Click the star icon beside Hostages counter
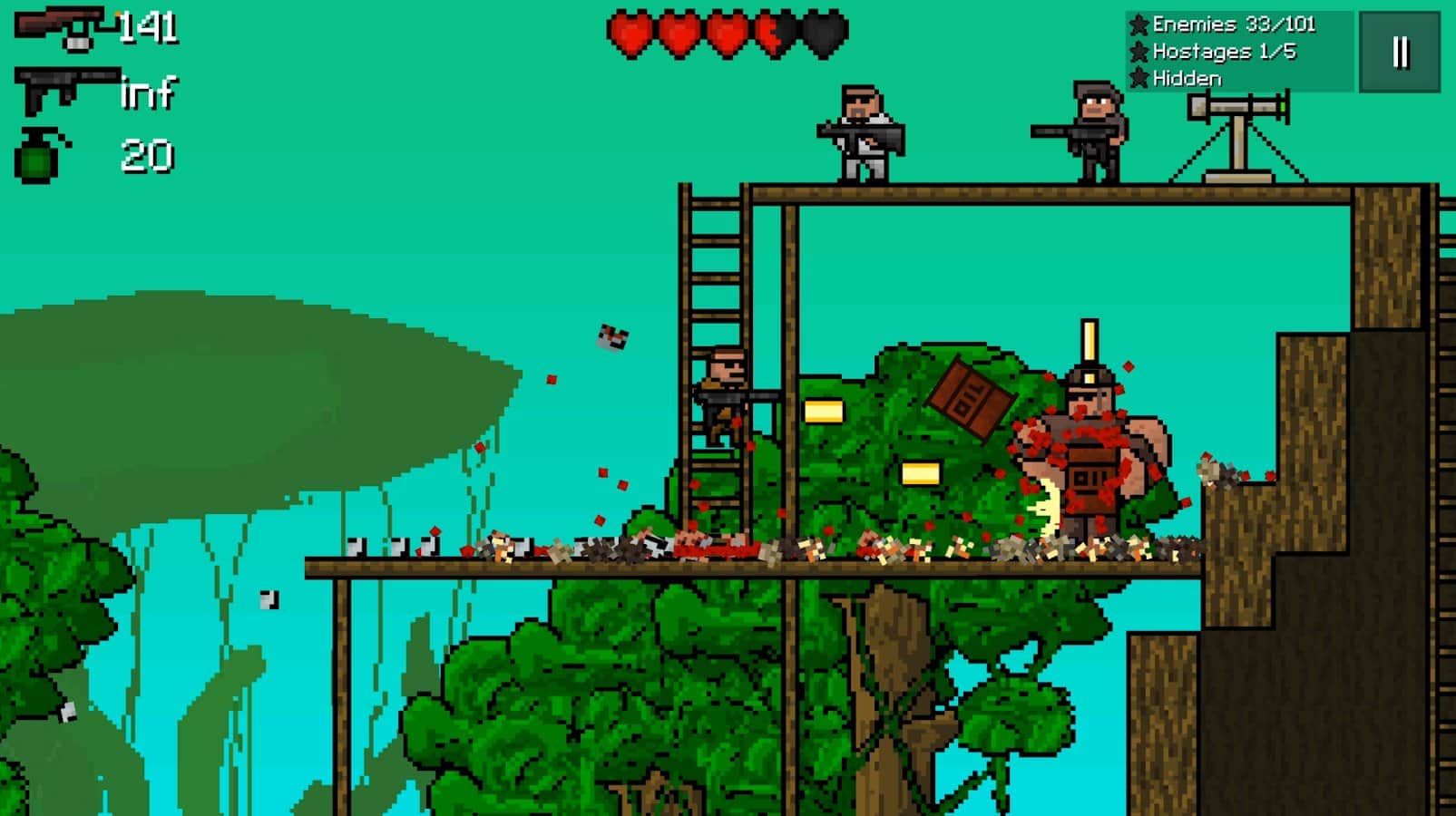 pos(1138,53)
